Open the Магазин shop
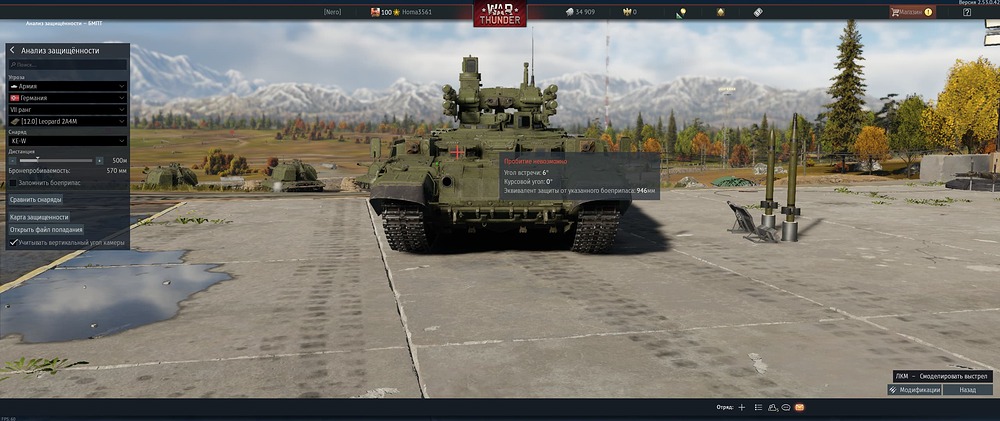Viewport: 1000px width, 421px height. tap(910, 12)
